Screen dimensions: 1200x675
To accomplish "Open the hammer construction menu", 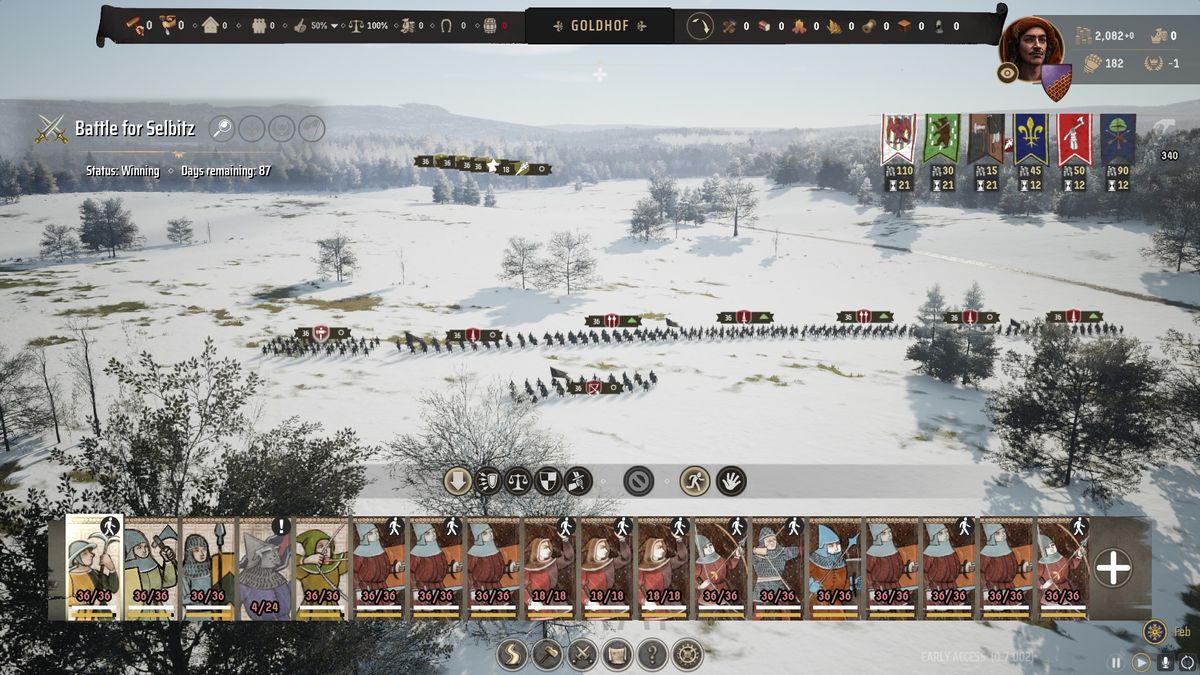I will [x=547, y=655].
